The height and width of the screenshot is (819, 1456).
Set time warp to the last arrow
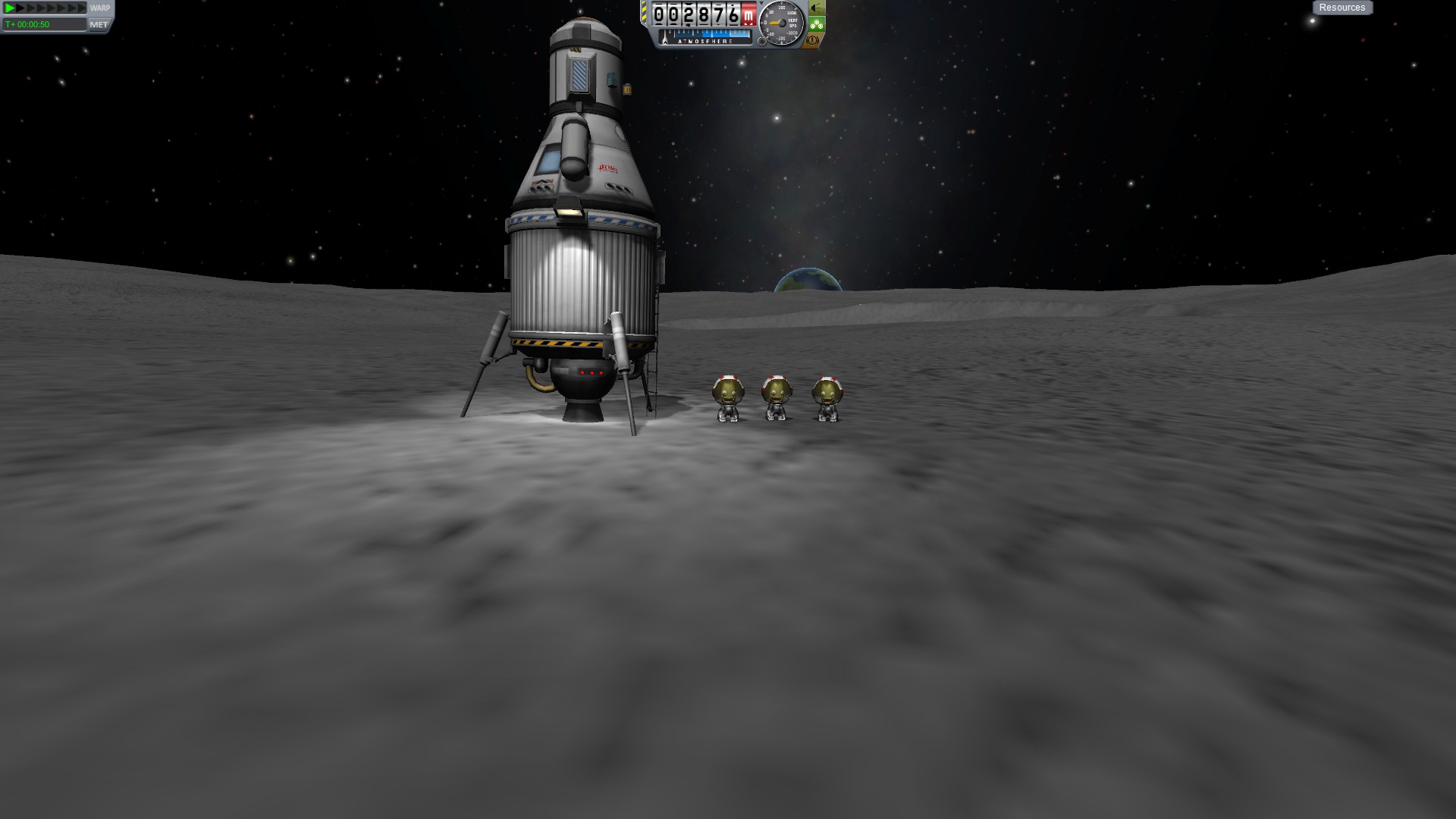click(82, 8)
